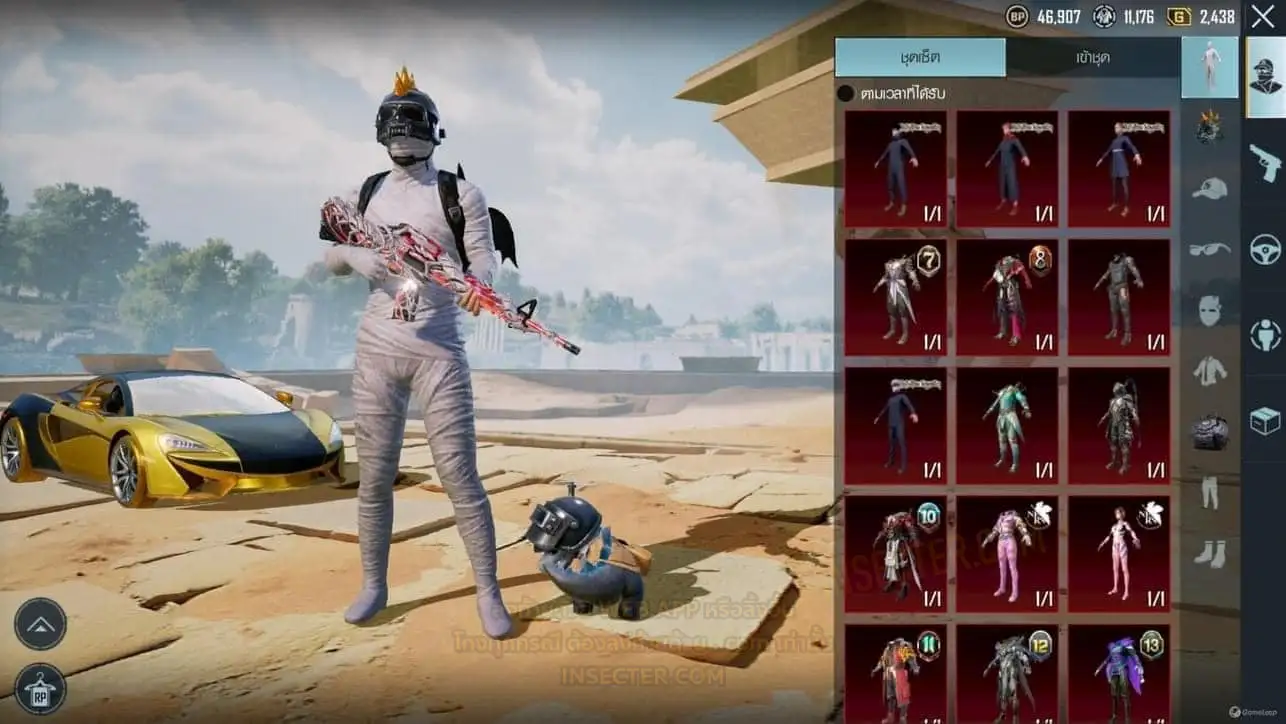Open the face mask category
1286x724 pixels.
pyautogui.click(x=1210, y=310)
